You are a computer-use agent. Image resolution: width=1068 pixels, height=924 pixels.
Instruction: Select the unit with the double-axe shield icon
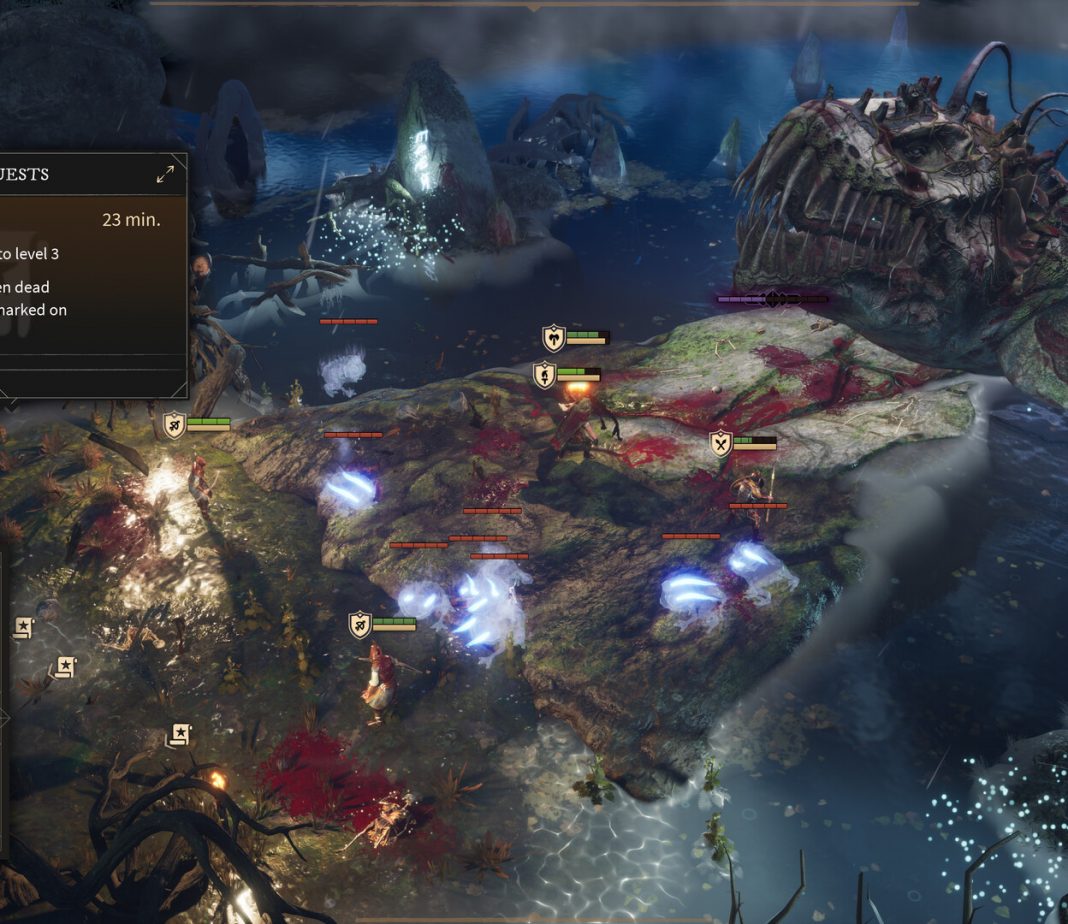tap(554, 338)
